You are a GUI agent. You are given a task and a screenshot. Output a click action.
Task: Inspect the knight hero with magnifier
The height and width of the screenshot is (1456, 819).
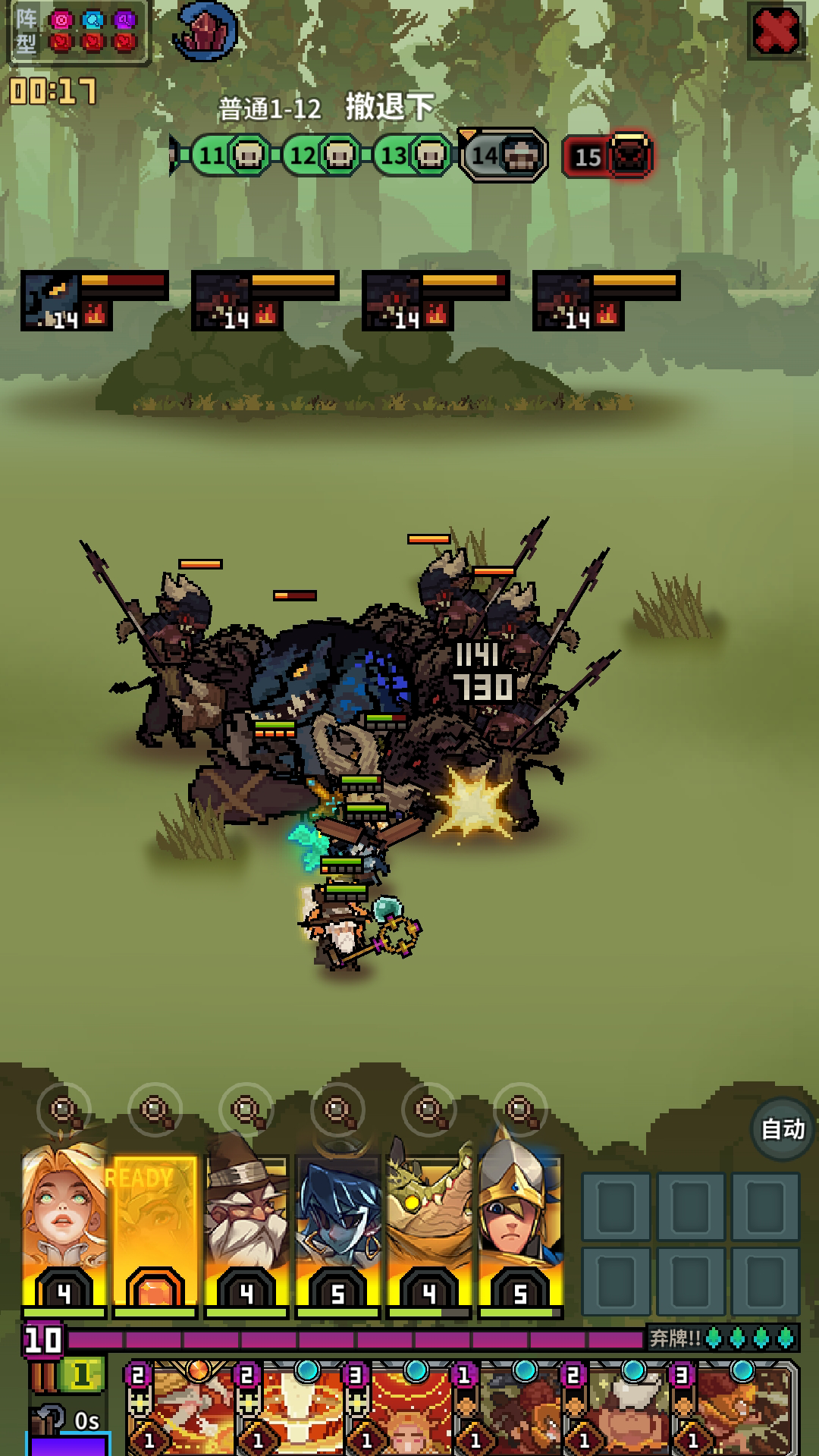(x=520, y=1111)
